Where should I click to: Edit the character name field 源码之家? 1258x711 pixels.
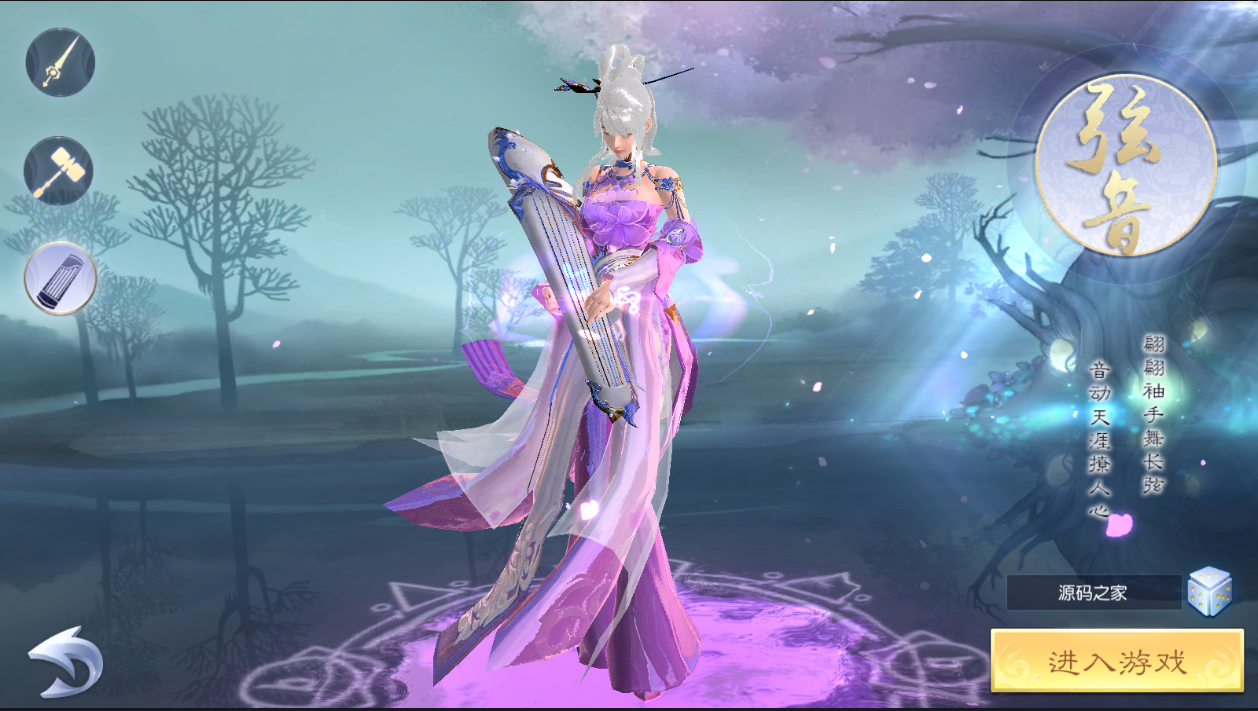1093,592
